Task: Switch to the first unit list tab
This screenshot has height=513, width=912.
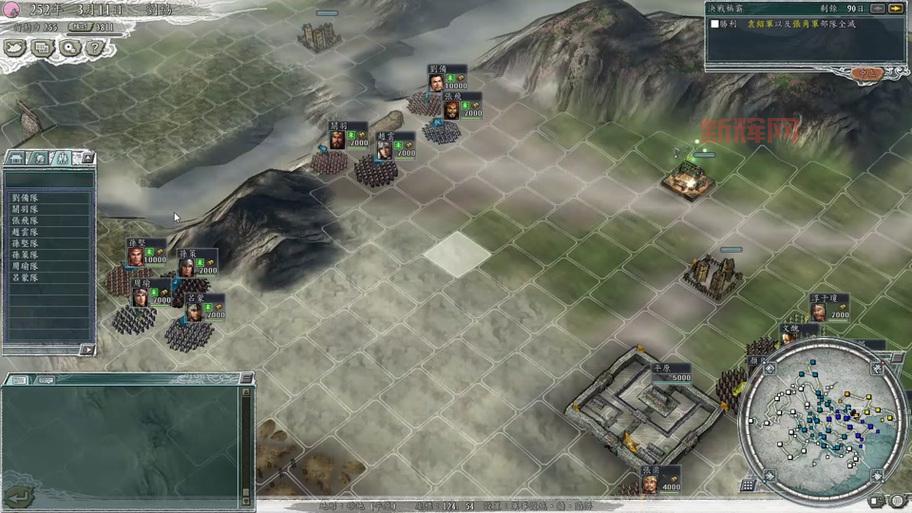Action: 17,158
